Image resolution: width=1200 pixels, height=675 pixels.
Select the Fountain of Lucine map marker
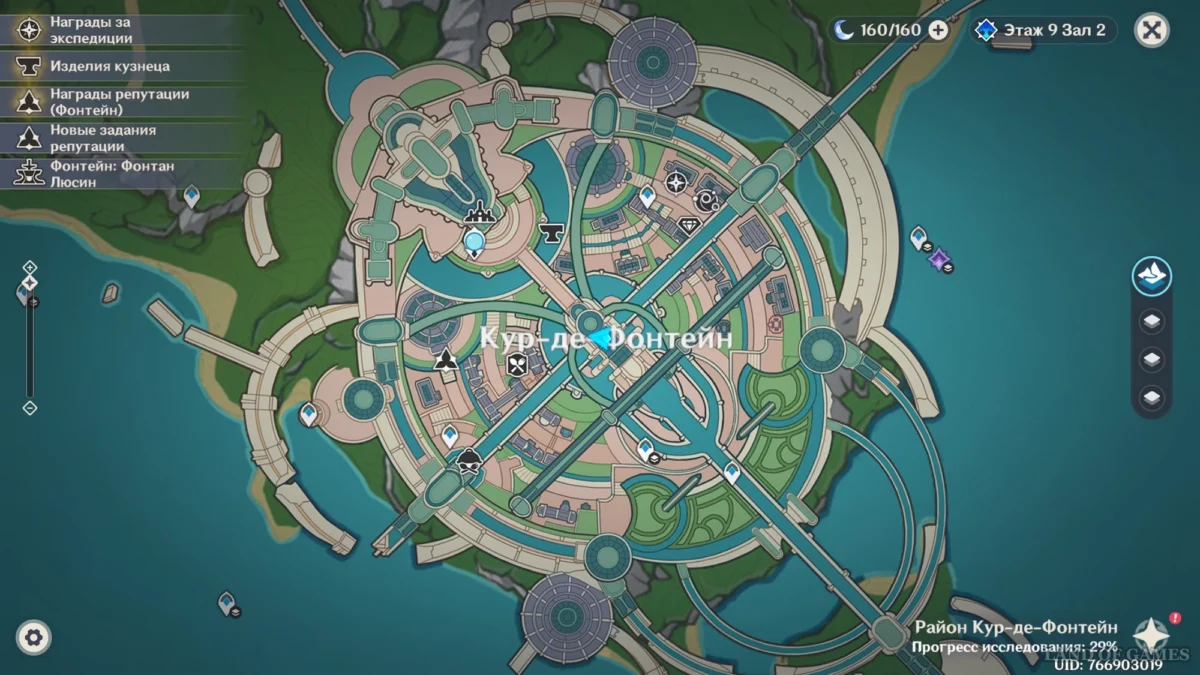pos(482,211)
